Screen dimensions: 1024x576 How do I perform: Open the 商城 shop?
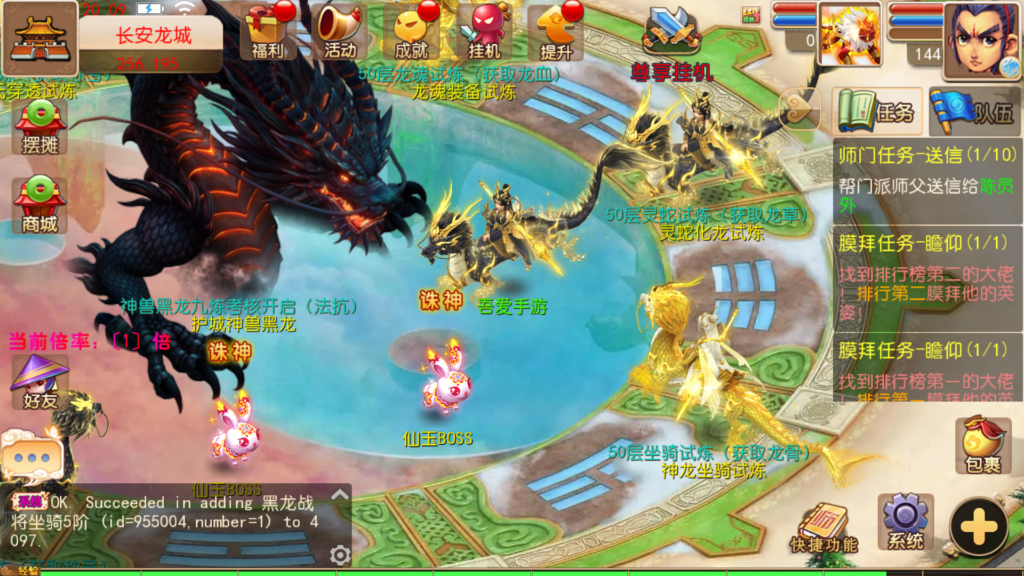pyautogui.click(x=40, y=204)
